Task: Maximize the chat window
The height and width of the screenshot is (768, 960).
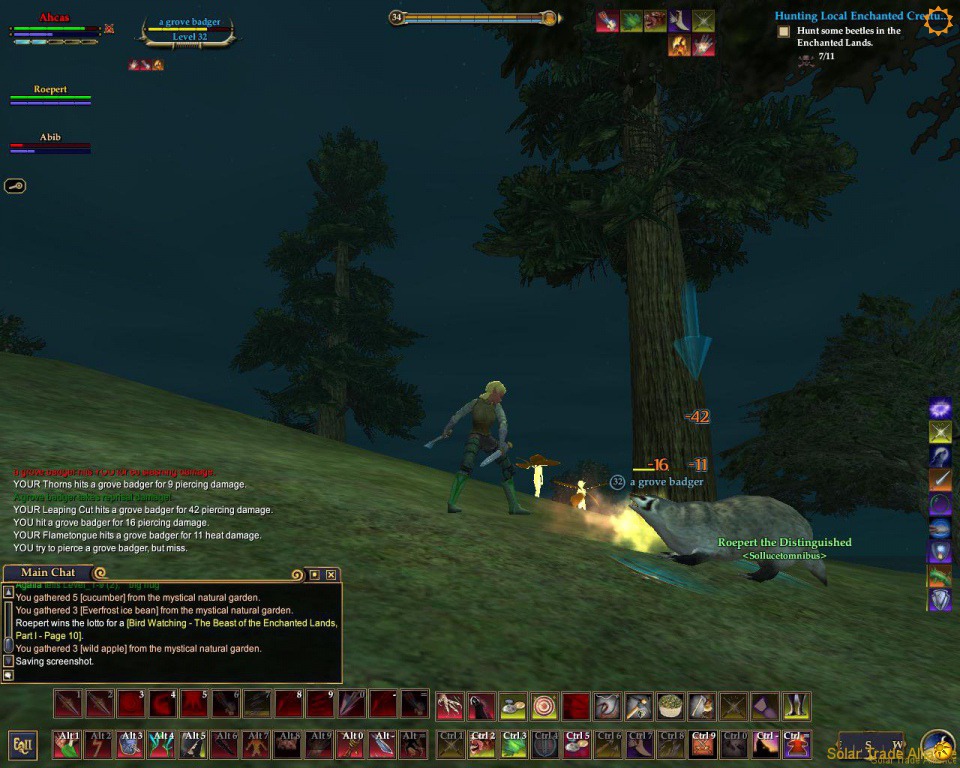Action: (x=314, y=575)
